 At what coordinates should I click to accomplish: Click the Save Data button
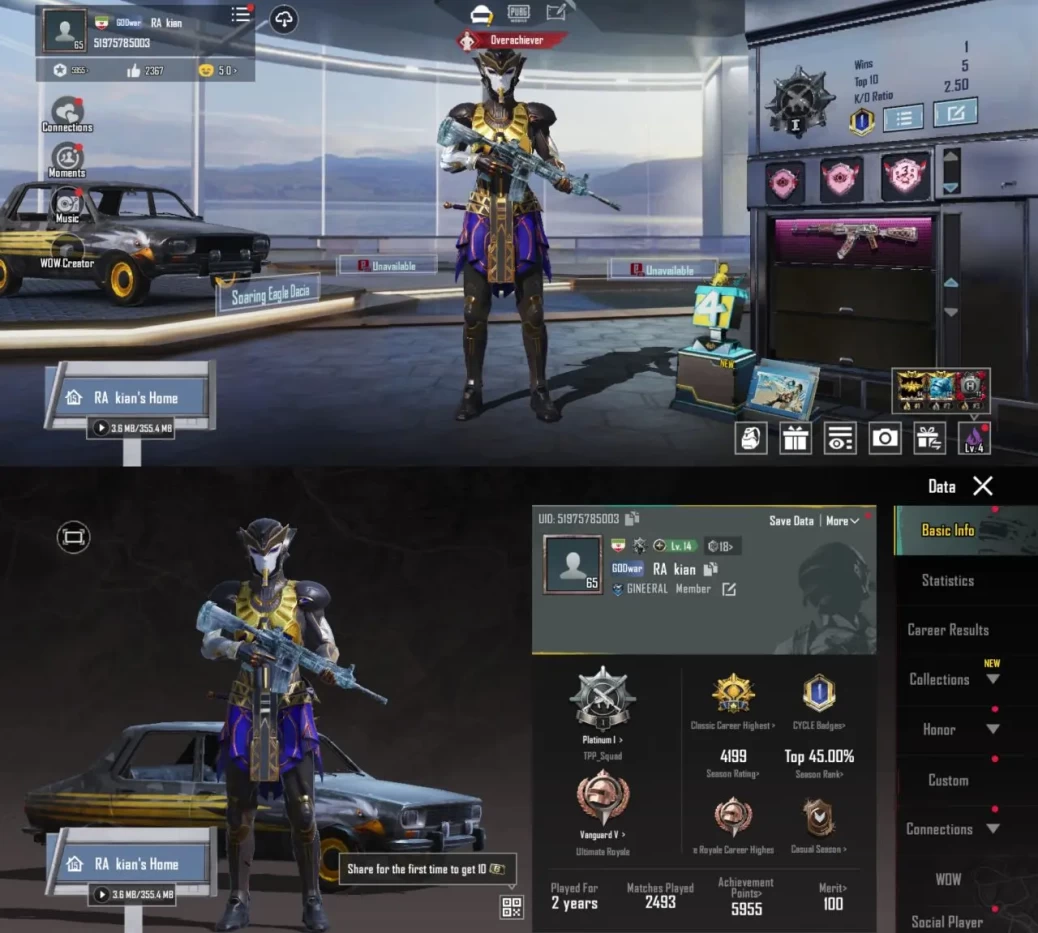click(x=791, y=521)
